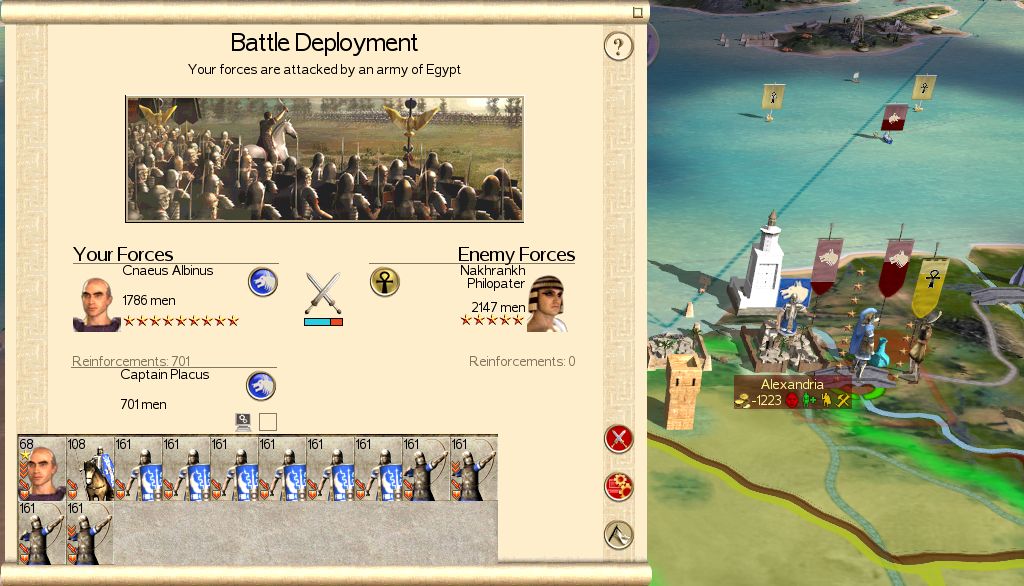The image size is (1024, 586).
Task: Open the help question mark button
Action: 619,46
